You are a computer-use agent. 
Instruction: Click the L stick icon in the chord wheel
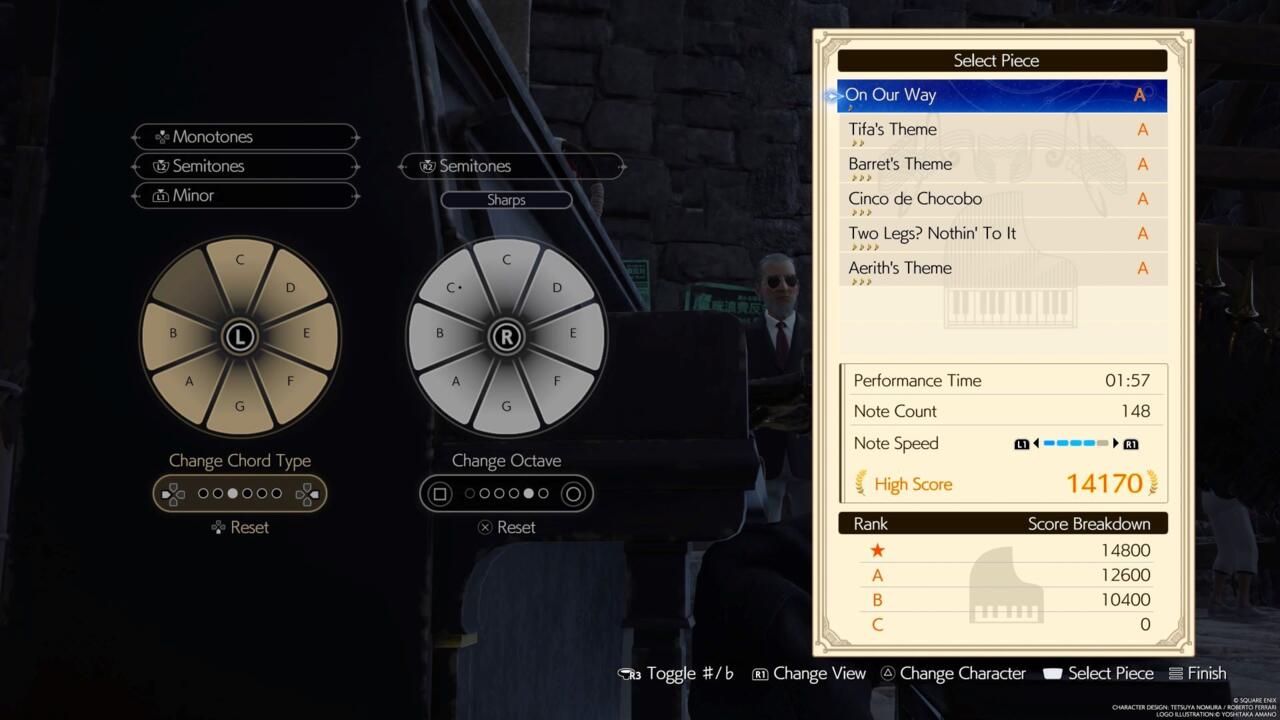pyautogui.click(x=240, y=337)
